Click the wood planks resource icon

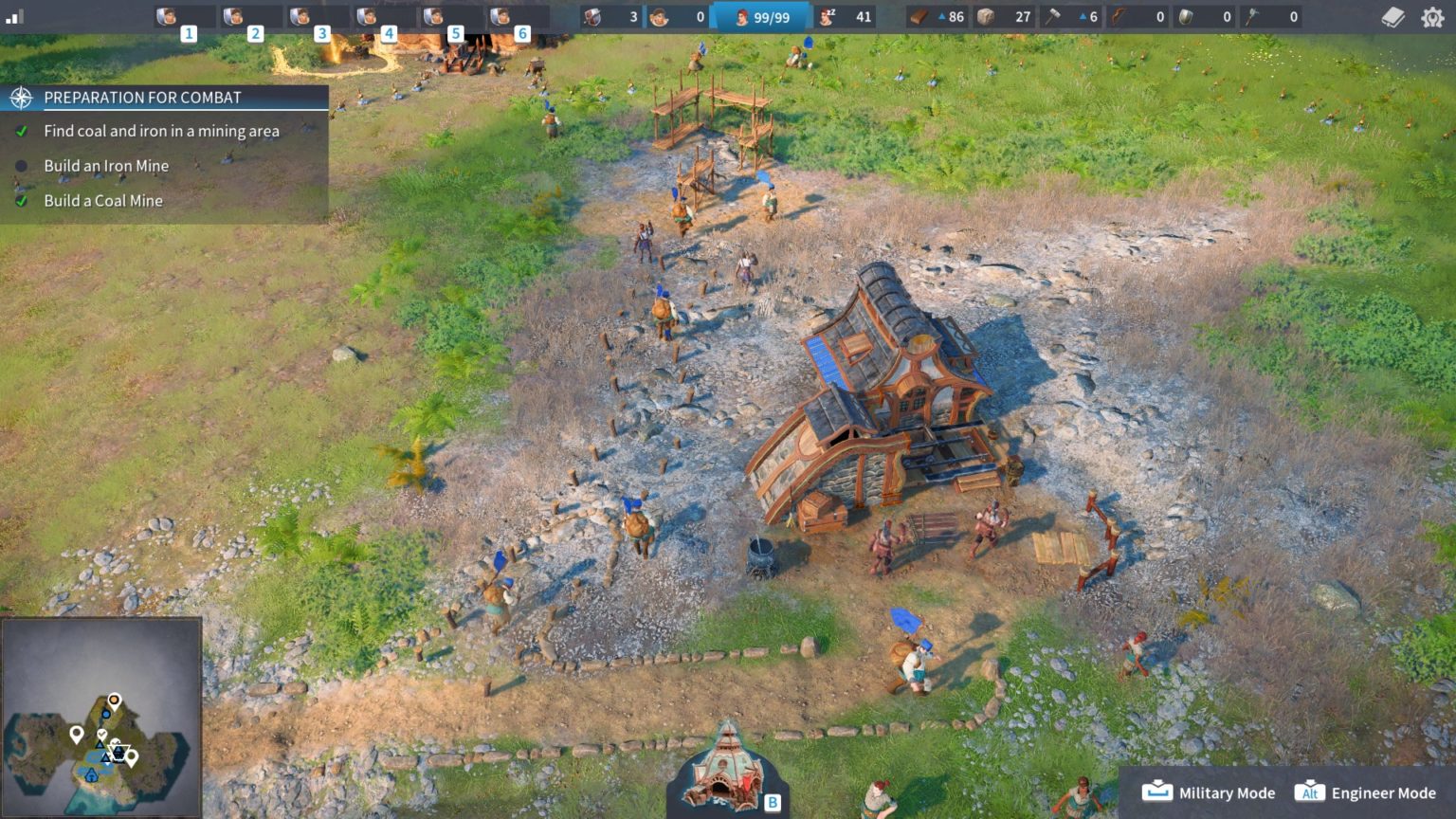919,17
